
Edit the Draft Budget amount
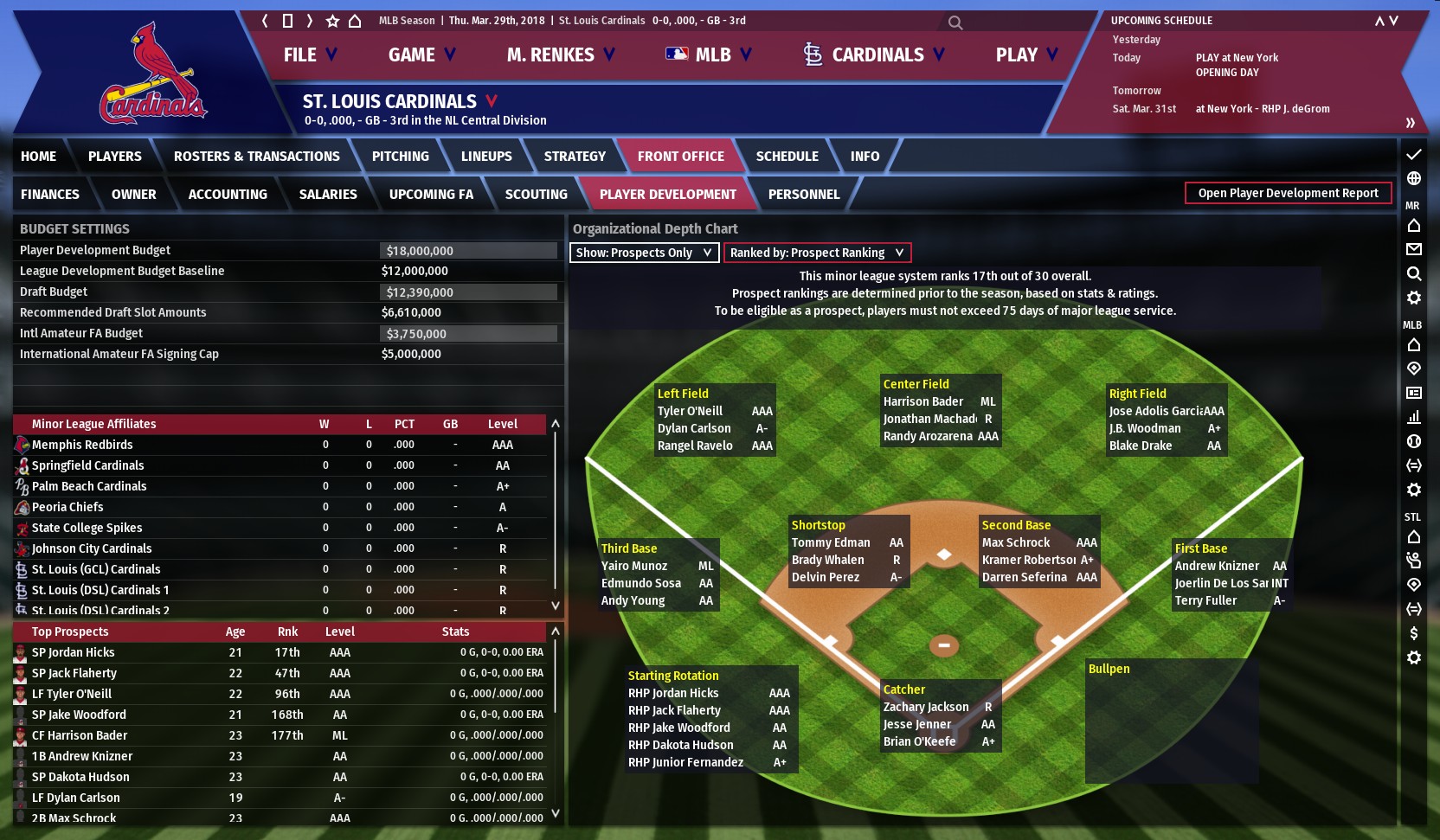[x=468, y=292]
